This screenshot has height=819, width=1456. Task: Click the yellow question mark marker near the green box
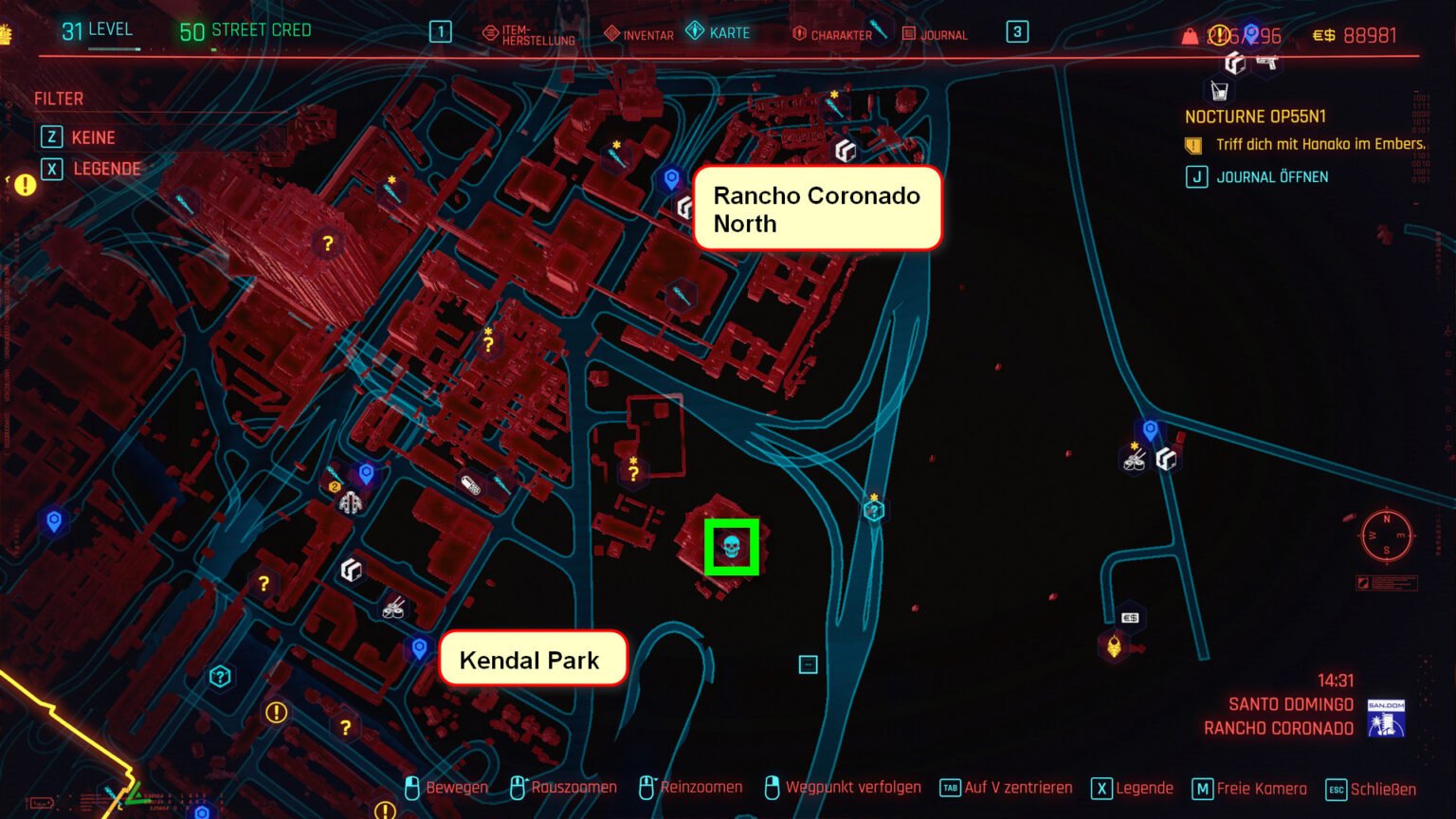click(632, 471)
